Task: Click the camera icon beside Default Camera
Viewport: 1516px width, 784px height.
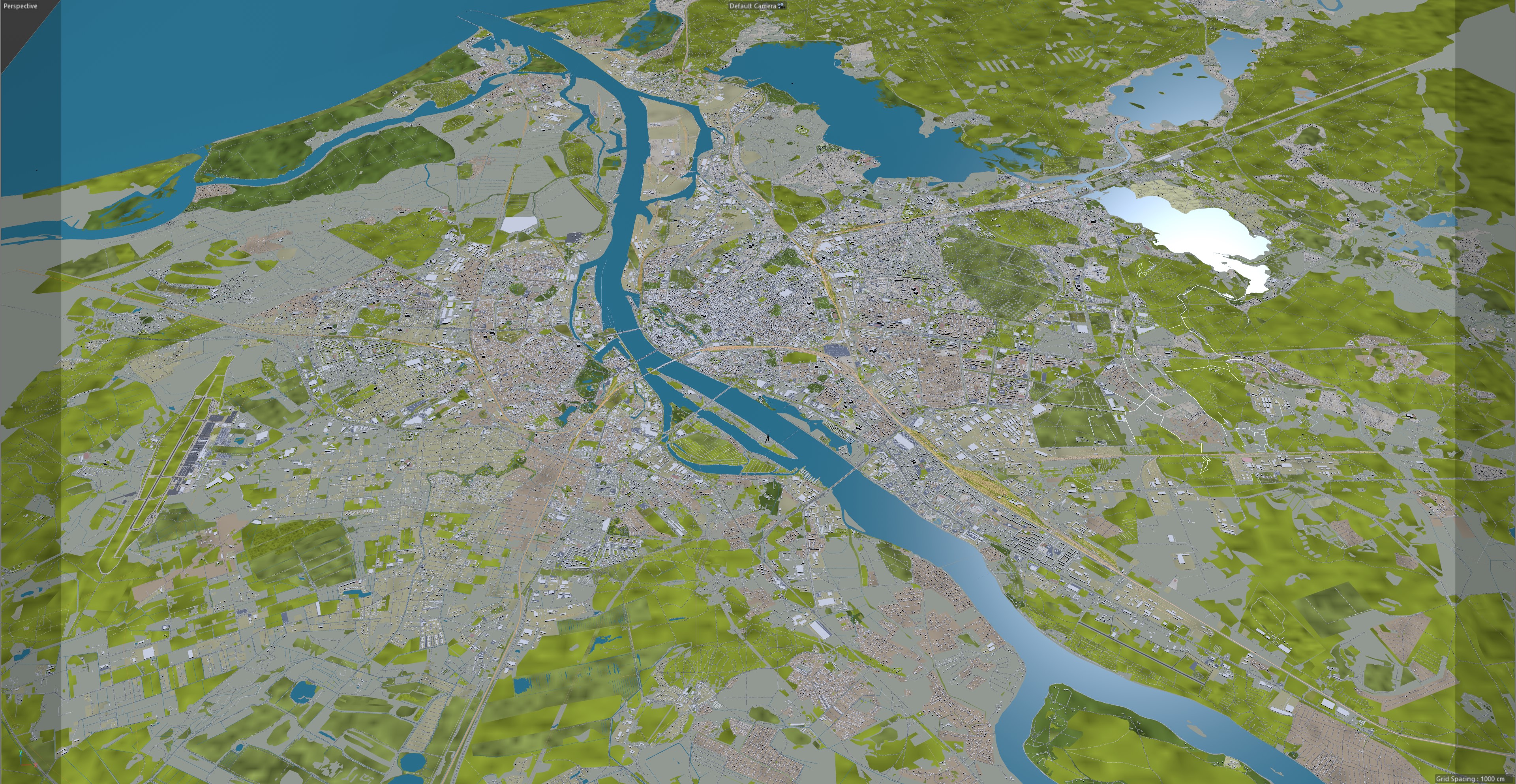Action: [x=782, y=5]
